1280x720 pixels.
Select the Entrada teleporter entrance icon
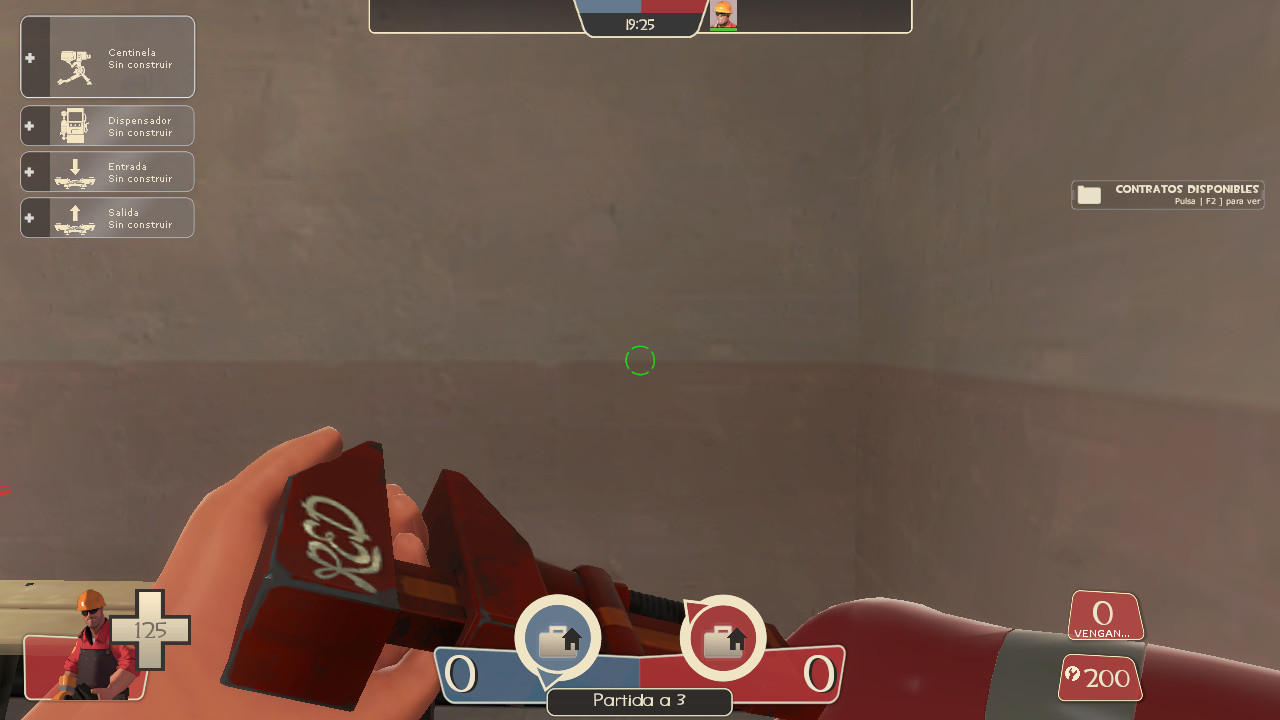[x=73, y=171]
